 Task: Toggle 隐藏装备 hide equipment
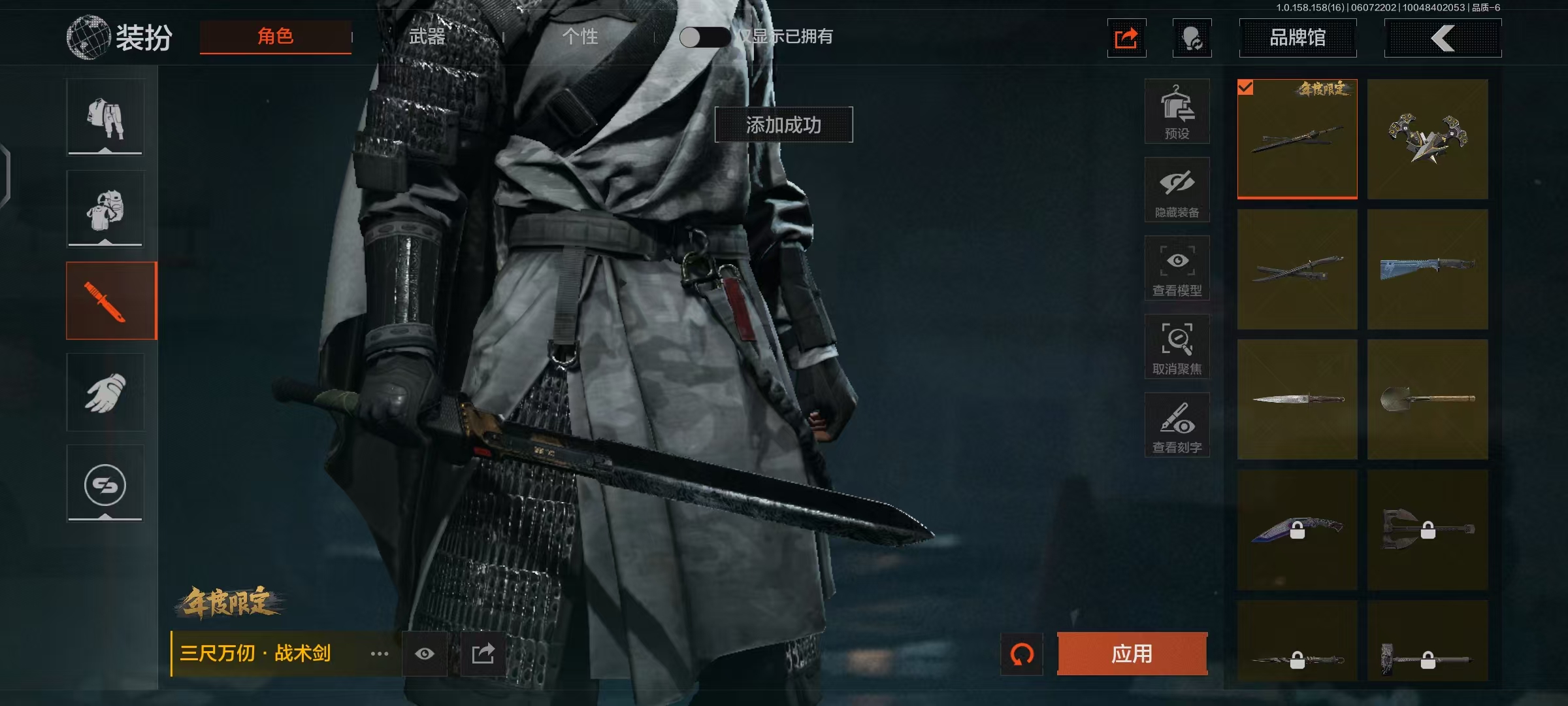tap(1177, 190)
